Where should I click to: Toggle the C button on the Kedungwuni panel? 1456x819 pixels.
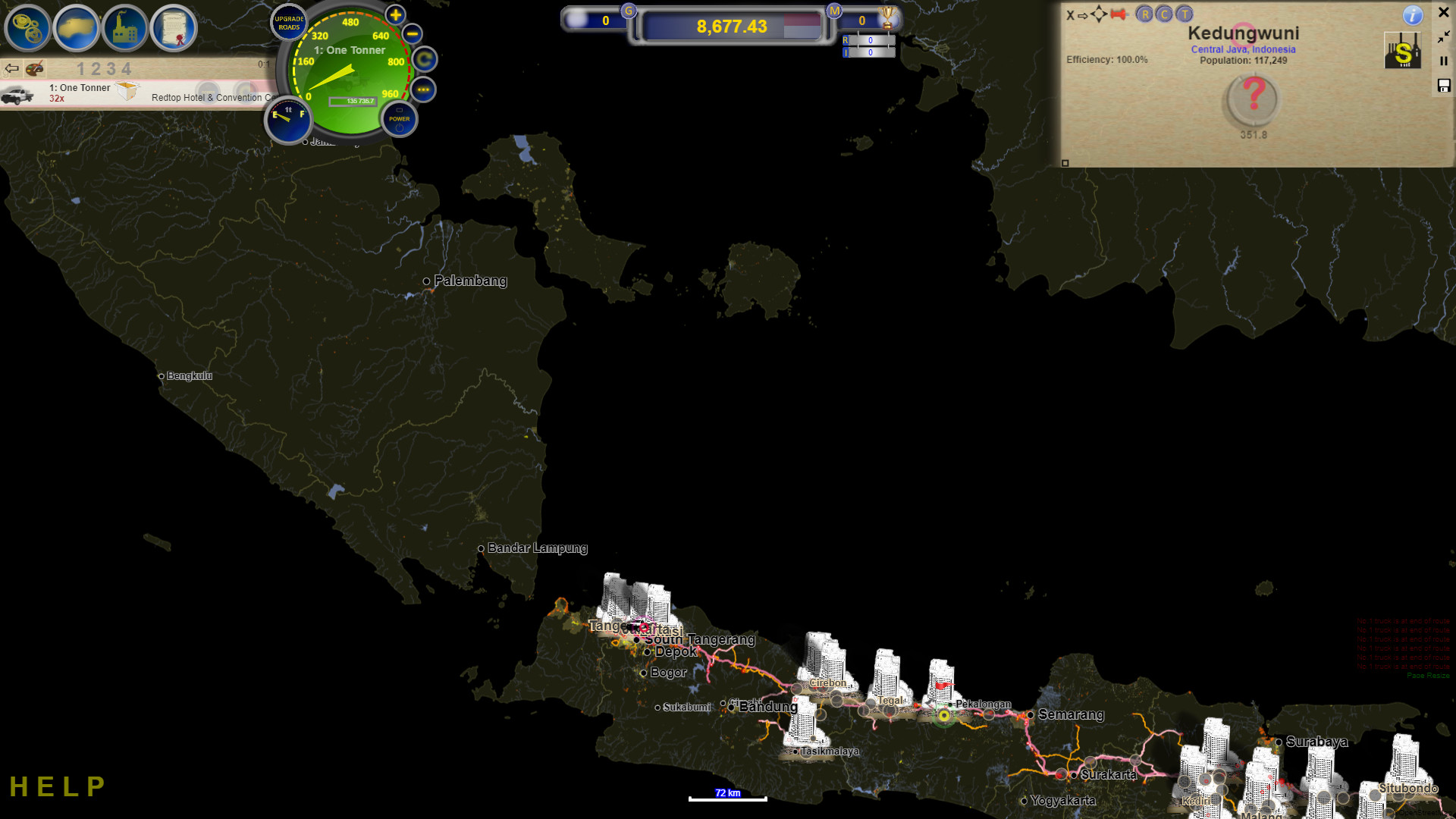click(x=1164, y=14)
